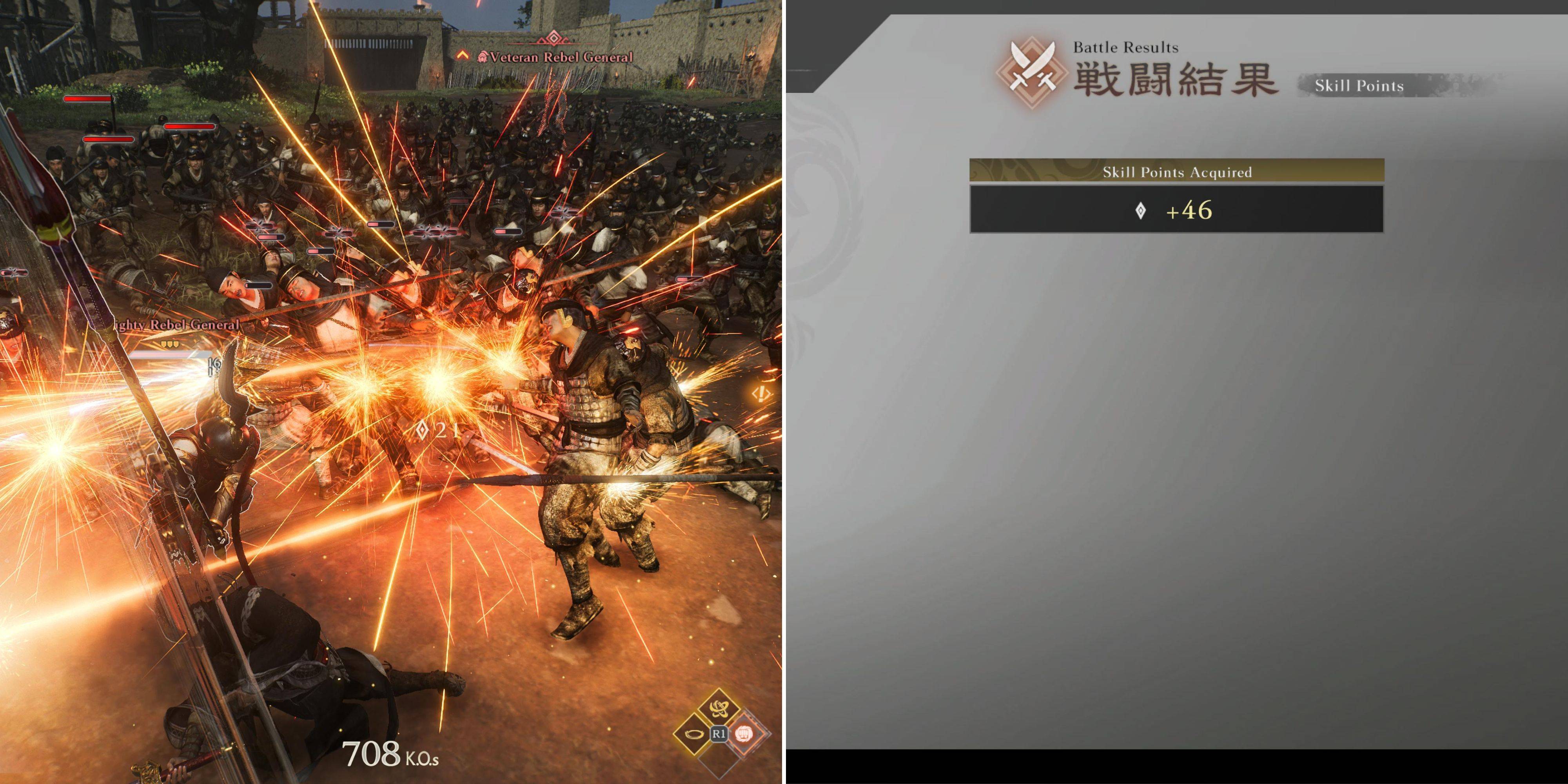Click the R1 button prompt at the diamond's center
The height and width of the screenshot is (784, 1568).
[719, 733]
